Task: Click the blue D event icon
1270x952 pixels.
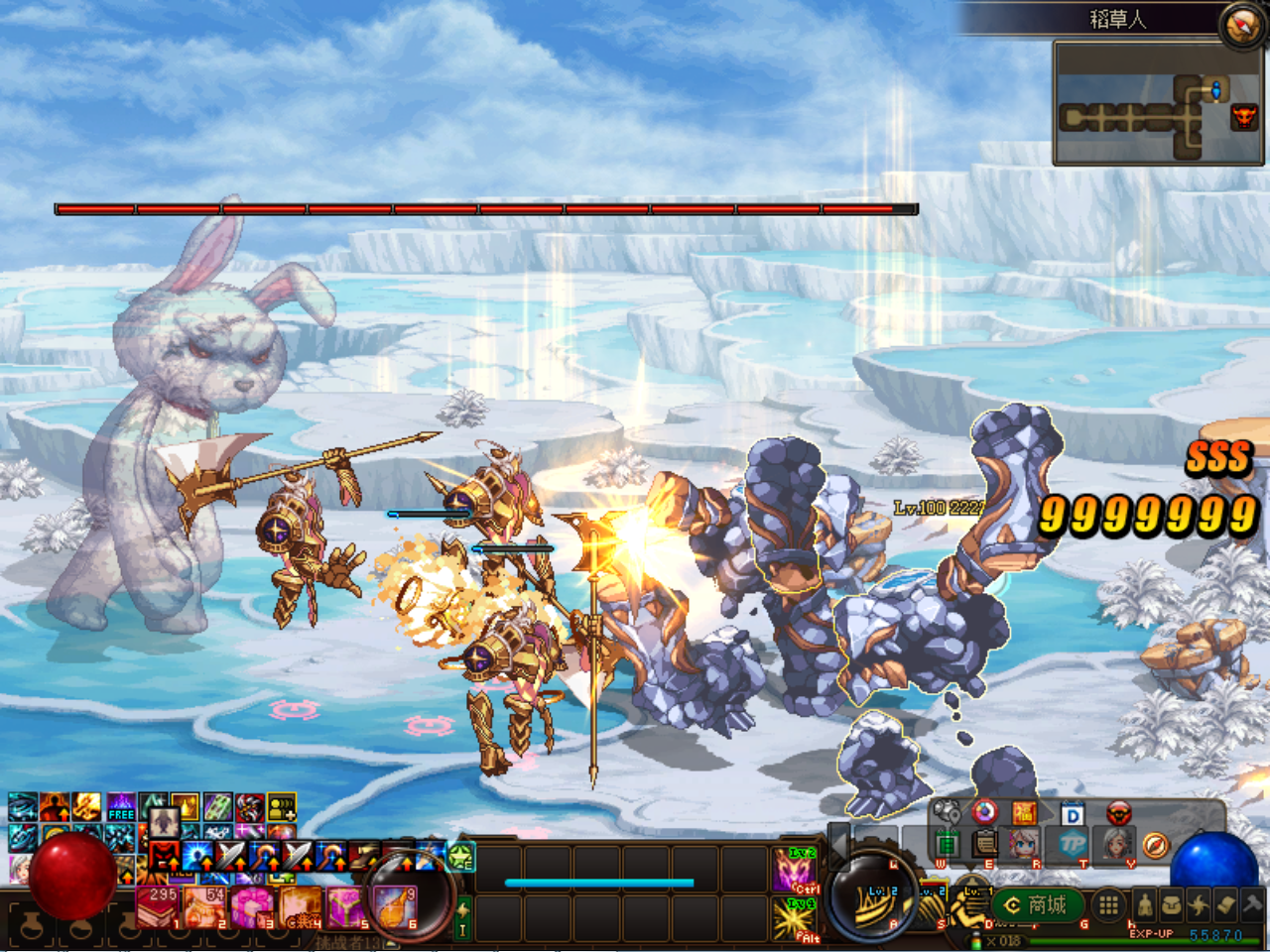Action: click(x=1071, y=813)
